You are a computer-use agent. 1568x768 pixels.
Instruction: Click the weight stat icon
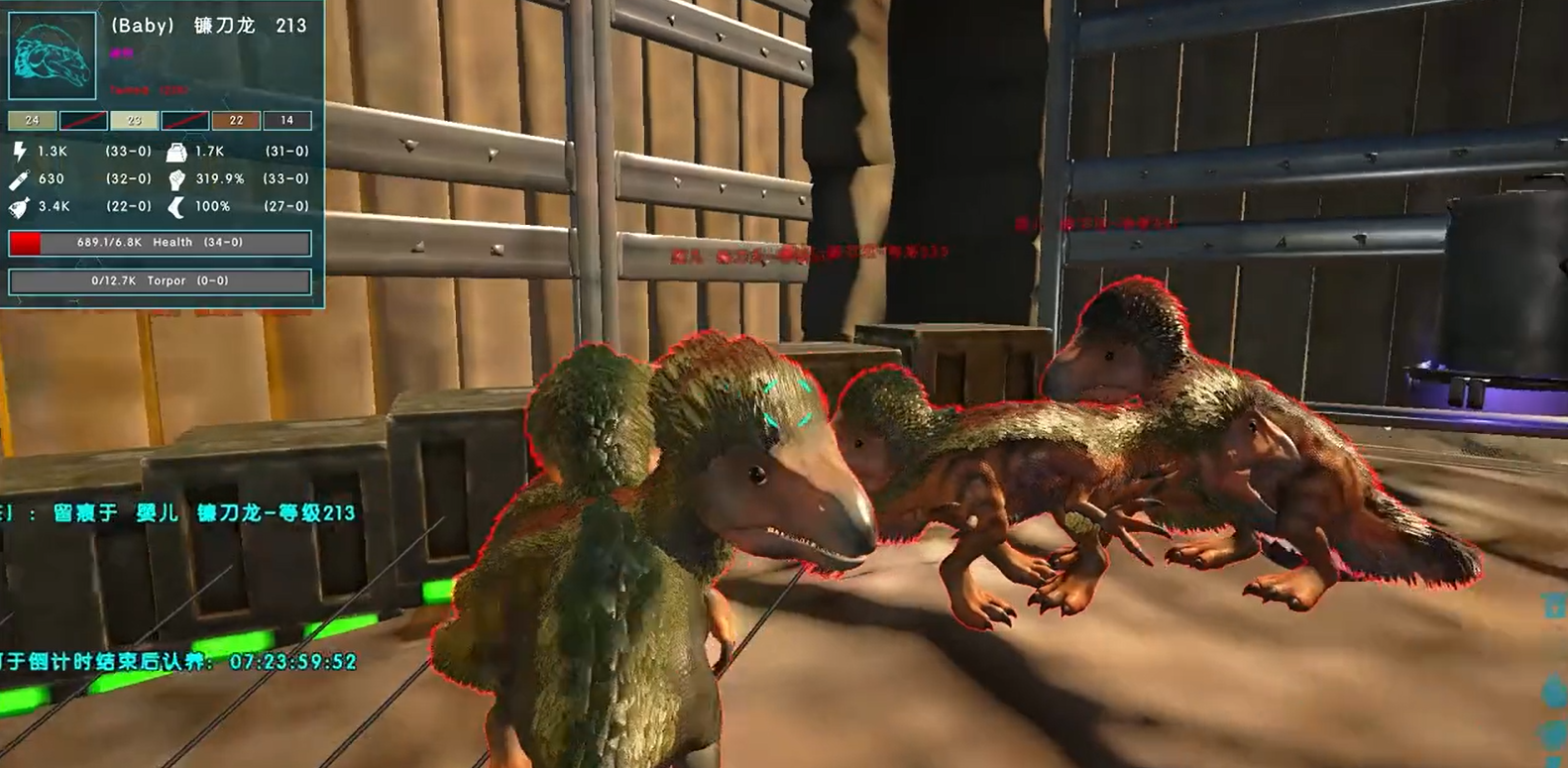pyautogui.click(x=176, y=152)
